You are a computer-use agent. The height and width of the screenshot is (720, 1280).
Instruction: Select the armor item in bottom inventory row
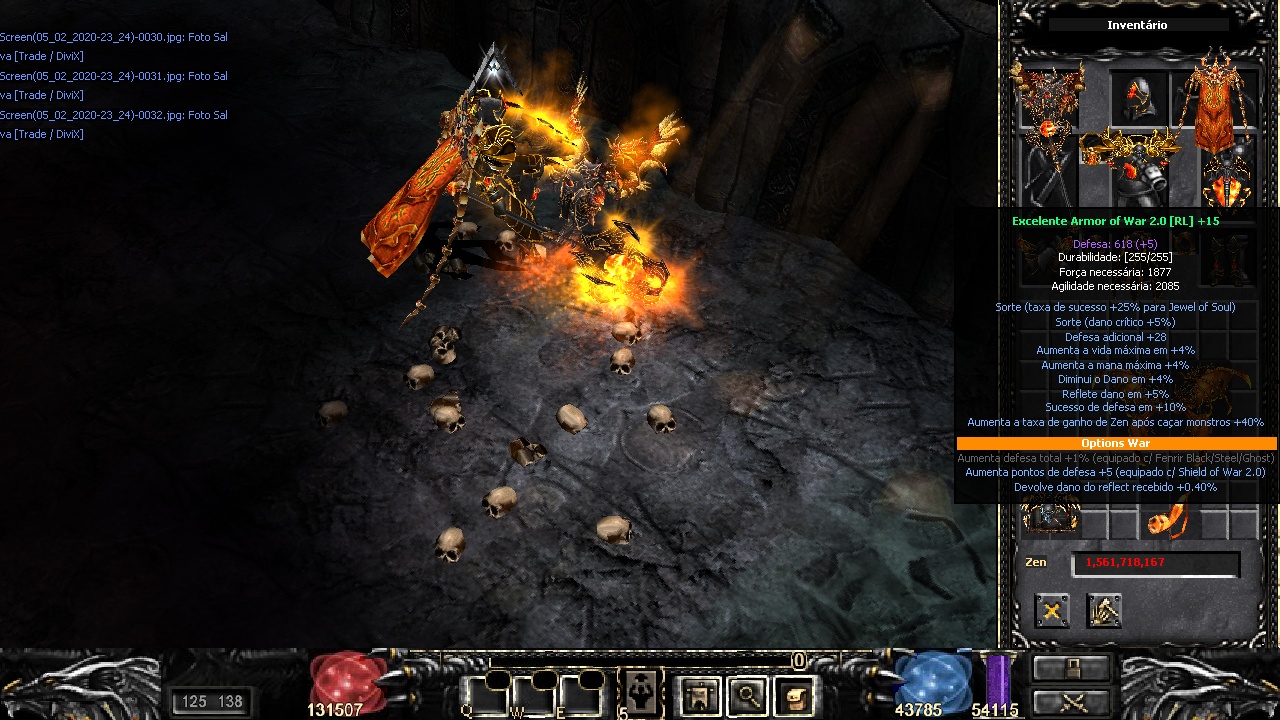tap(1049, 517)
